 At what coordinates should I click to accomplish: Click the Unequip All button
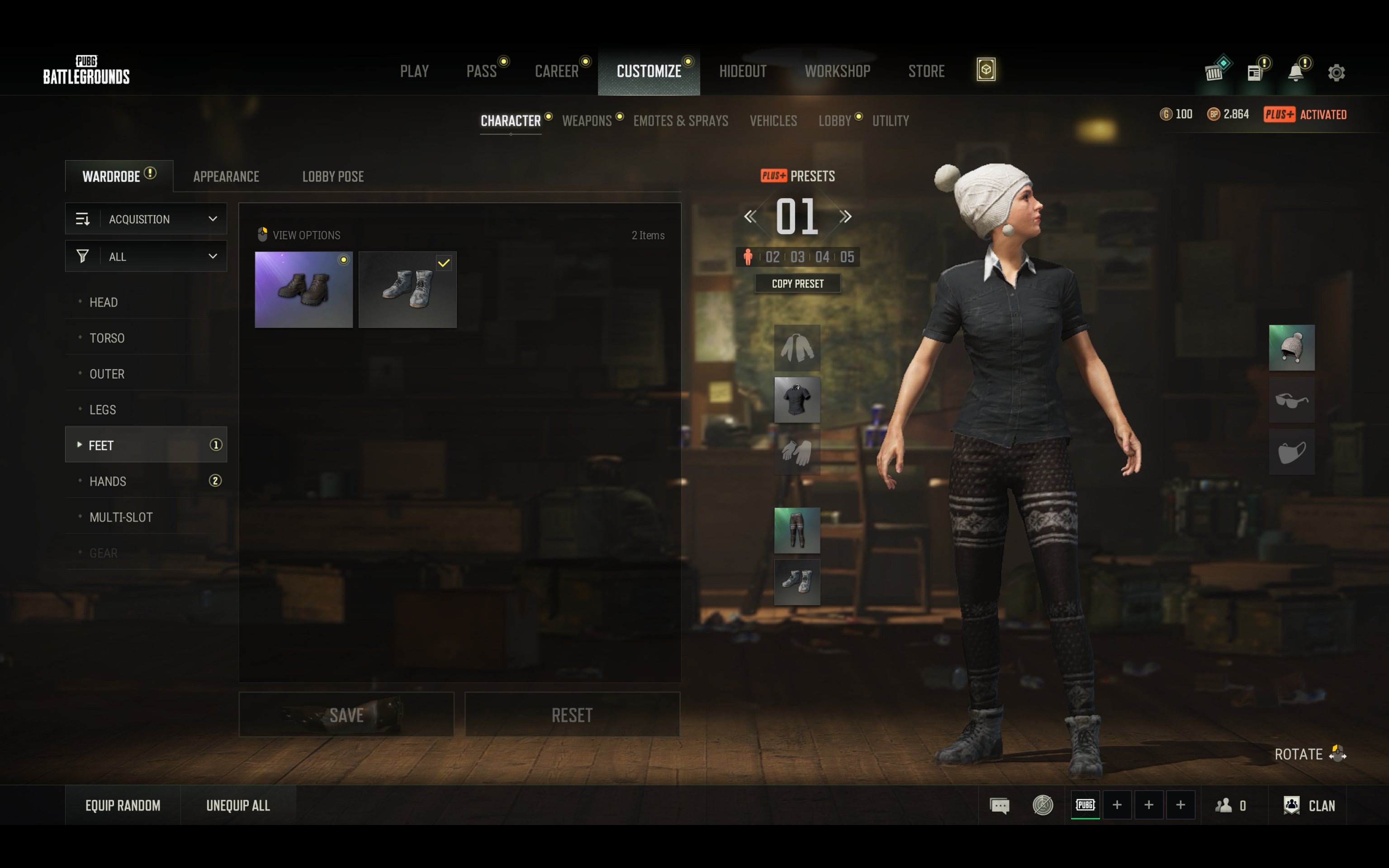coord(237,805)
